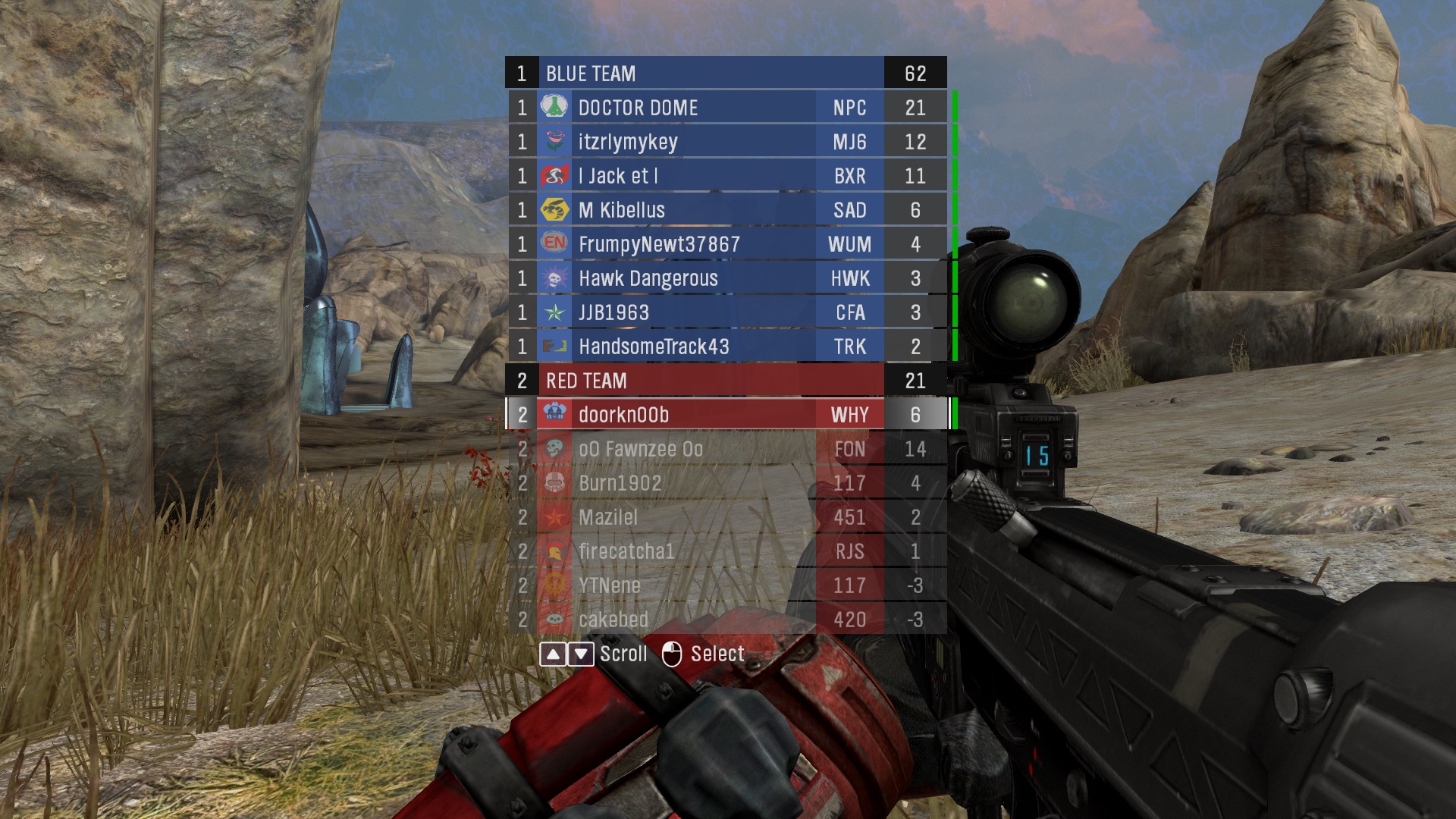
Task: Click oO Fawnzee Oo's skull emblem
Action: 556,449
